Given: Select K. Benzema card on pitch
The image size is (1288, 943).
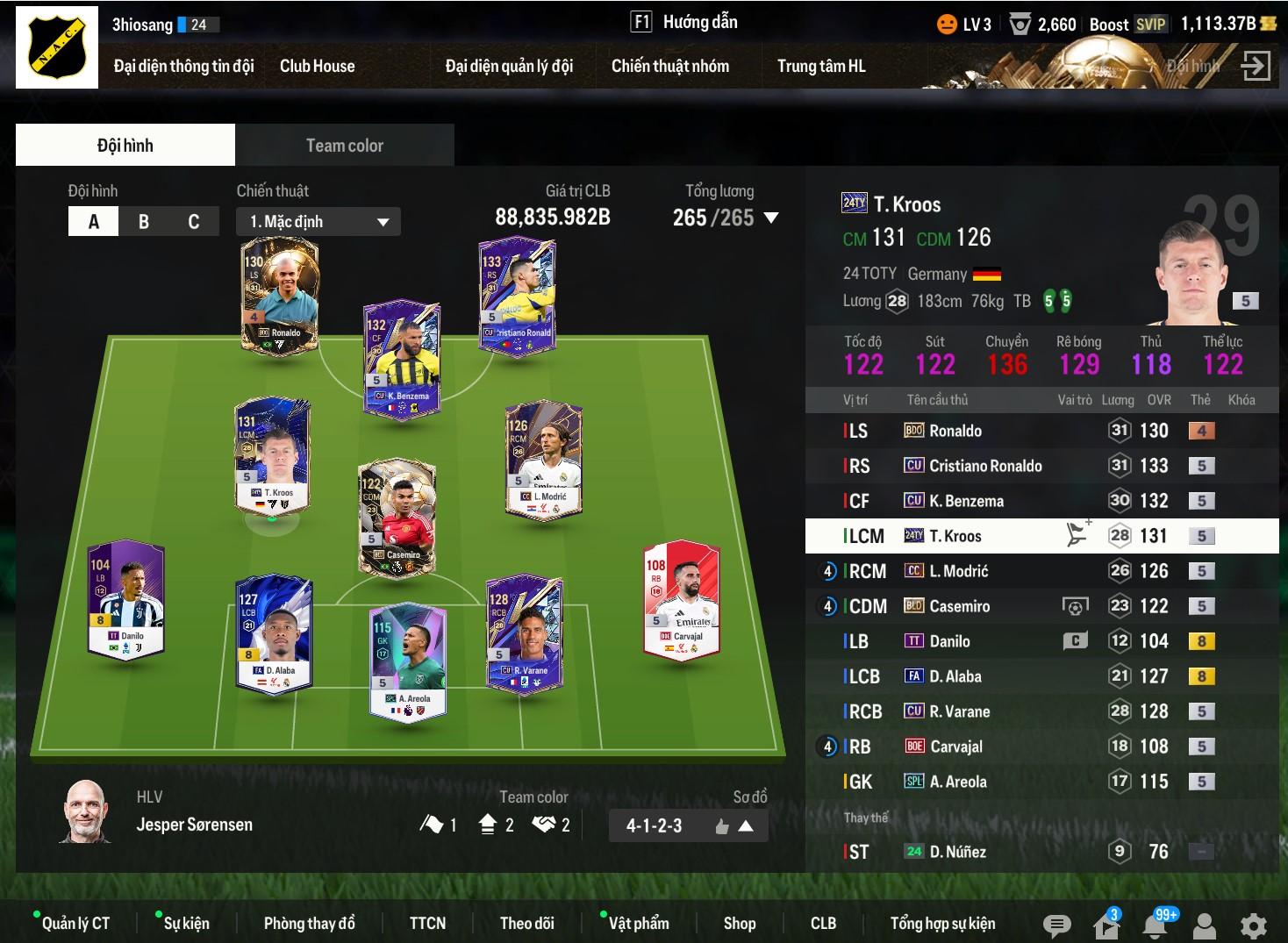Looking at the screenshot, I should click(403, 360).
